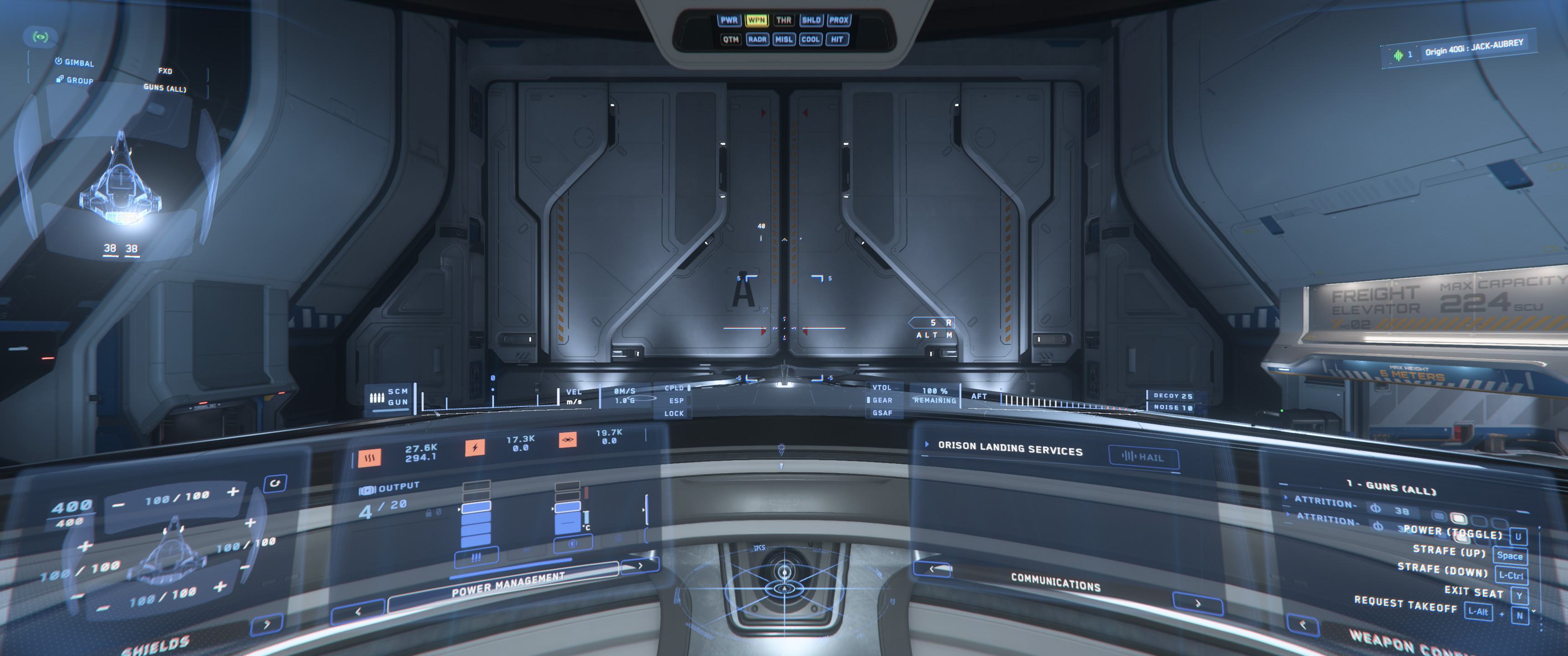Switch Communications screen to the previous page
The height and width of the screenshot is (656, 1568).
933,569
